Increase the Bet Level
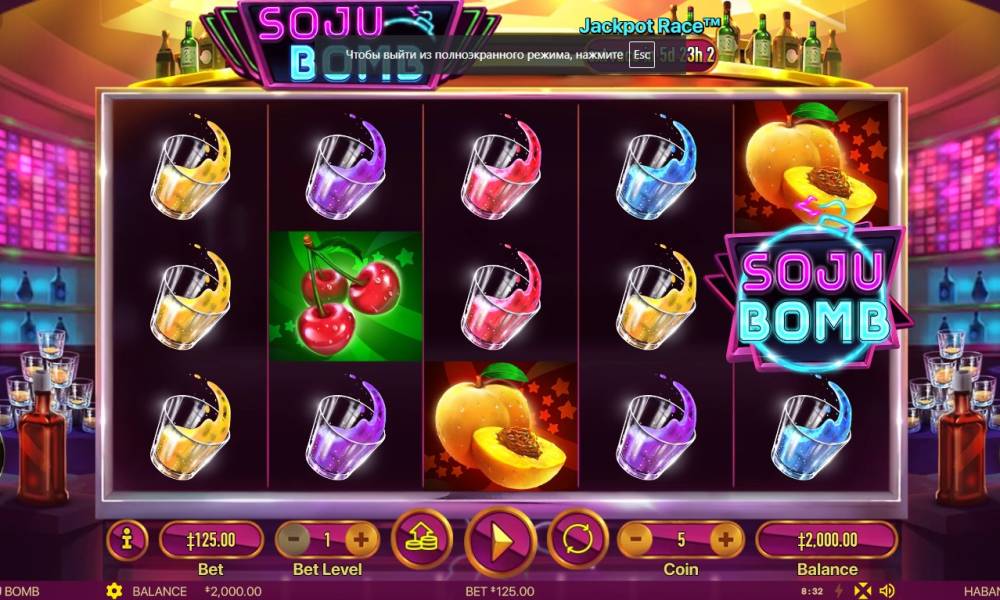 361,540
